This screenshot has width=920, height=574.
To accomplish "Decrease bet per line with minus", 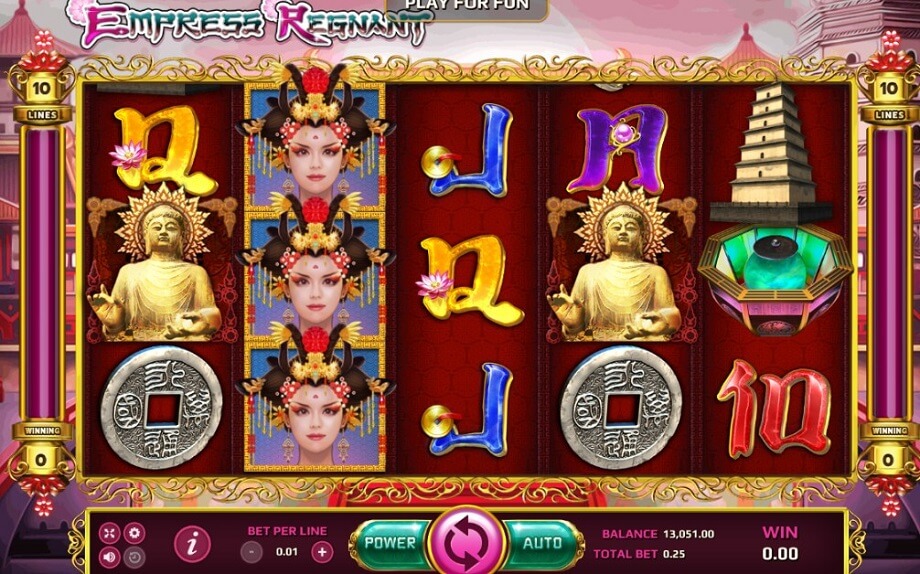I will (x=254, y=551).
